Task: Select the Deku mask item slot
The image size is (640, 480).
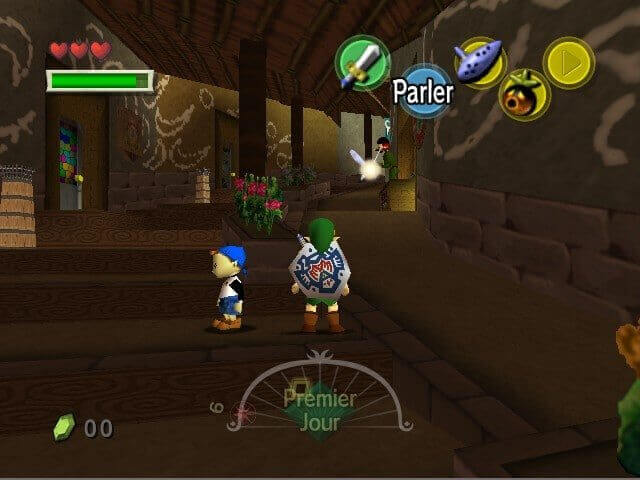Action: (x=523, y=95)
